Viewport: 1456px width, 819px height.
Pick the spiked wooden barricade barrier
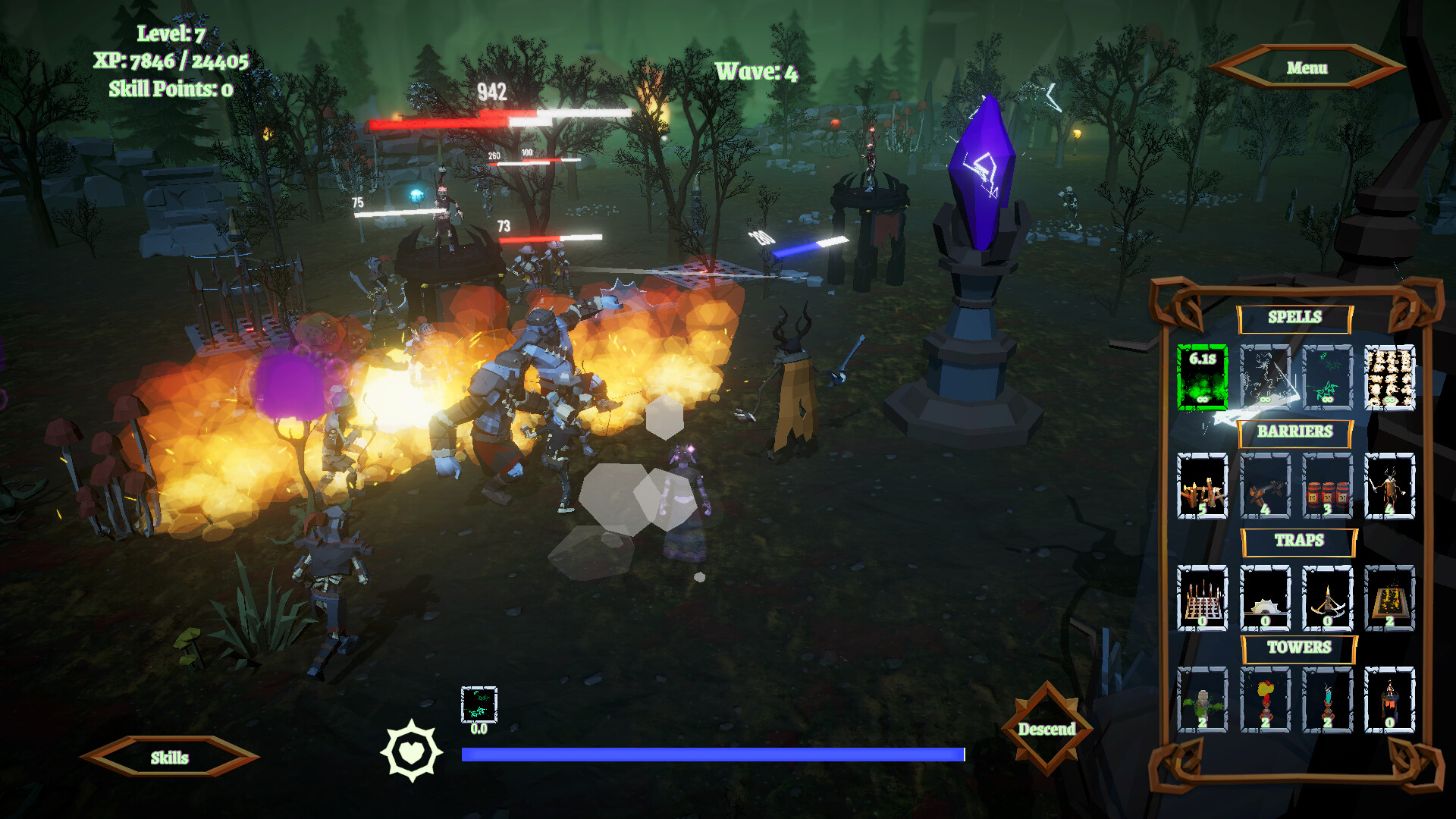(1202, 486)
